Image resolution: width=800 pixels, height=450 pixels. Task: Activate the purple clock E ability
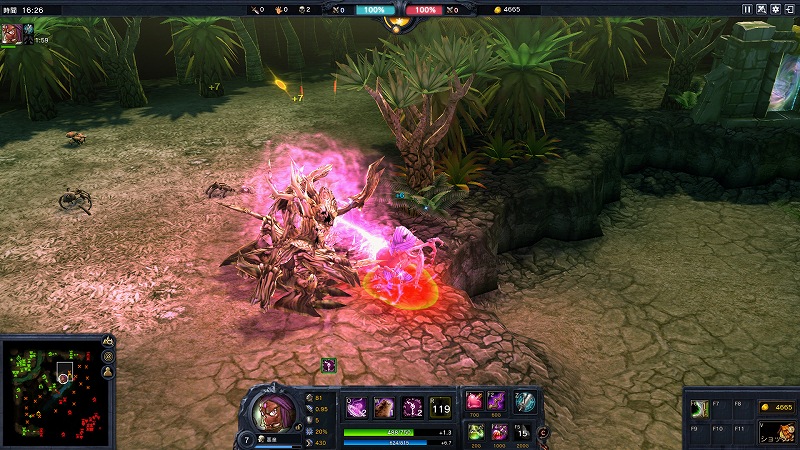pos(411,407)
